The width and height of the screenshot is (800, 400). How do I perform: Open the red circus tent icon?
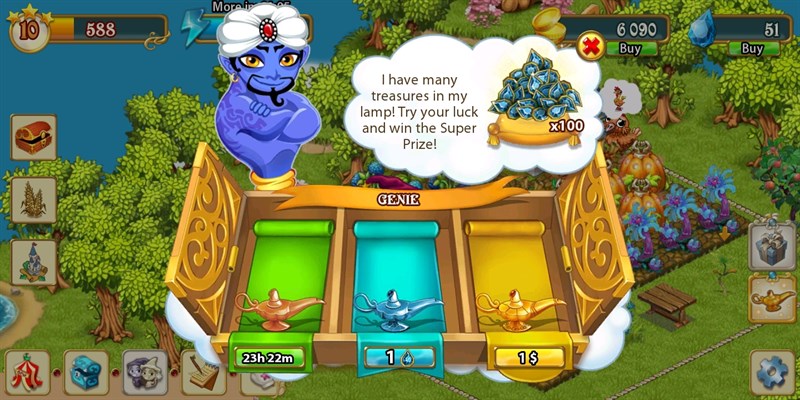27,372
